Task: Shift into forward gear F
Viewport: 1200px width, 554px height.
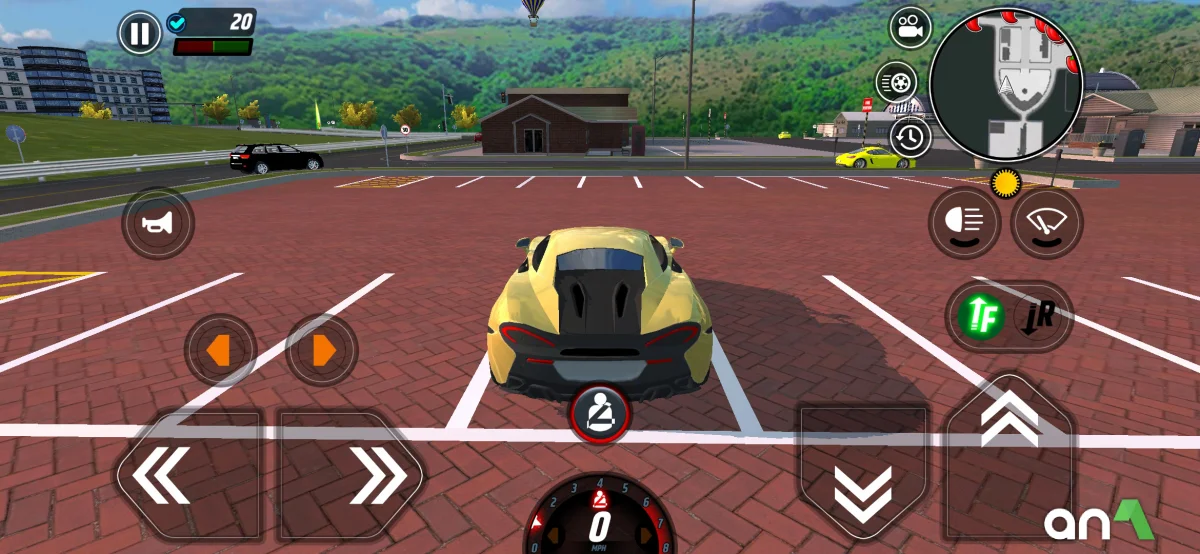Action: (x=980, y=316)
